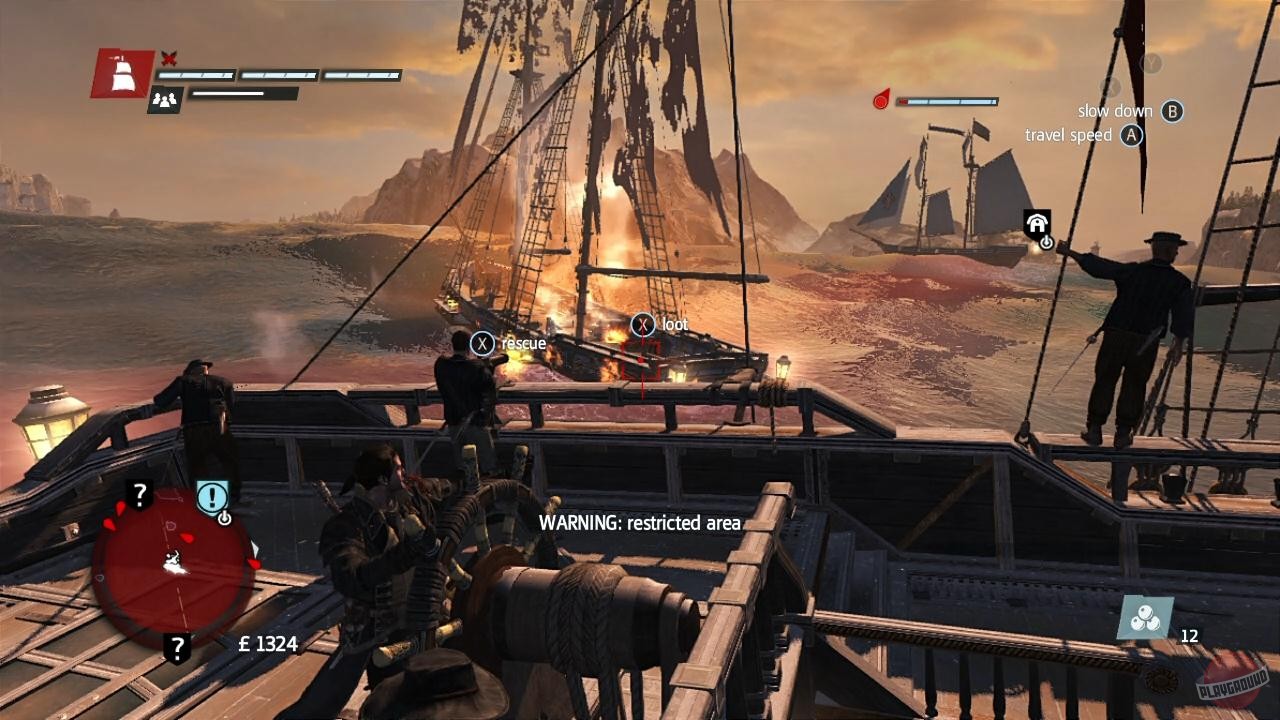Click the A button prompt for travel speed
Screen dimensions: 1280x720
1131,136
